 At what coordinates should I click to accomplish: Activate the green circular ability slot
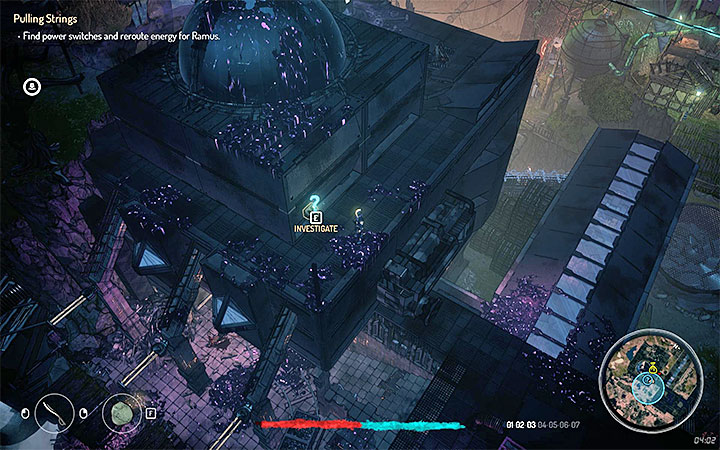coord(123,412)
